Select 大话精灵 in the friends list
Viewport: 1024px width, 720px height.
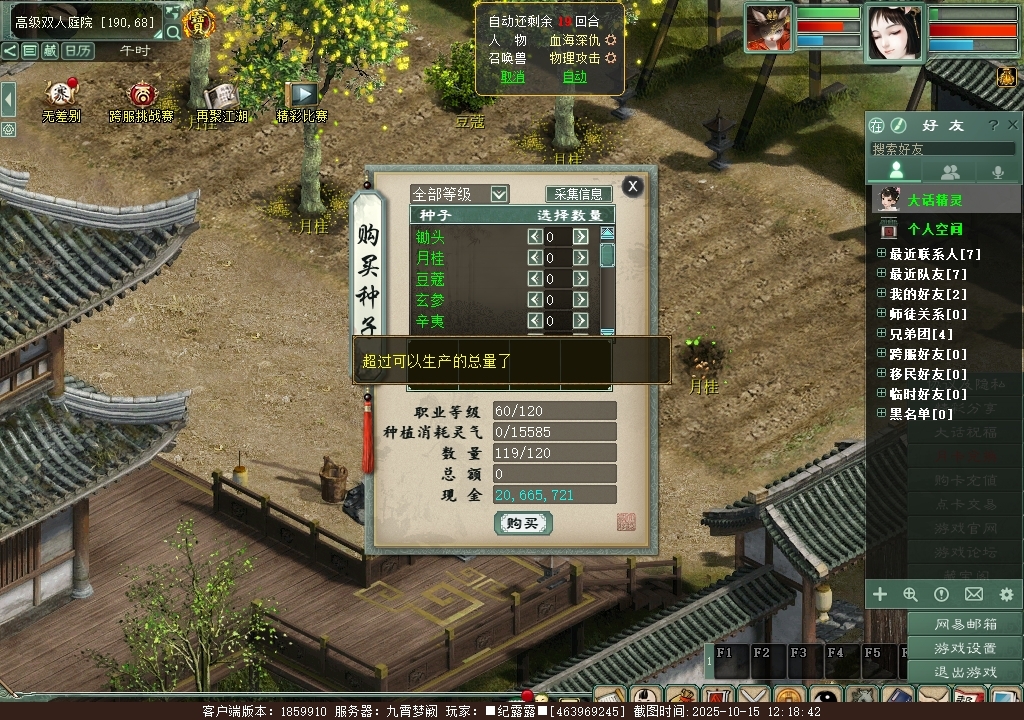tap(935, 200)
